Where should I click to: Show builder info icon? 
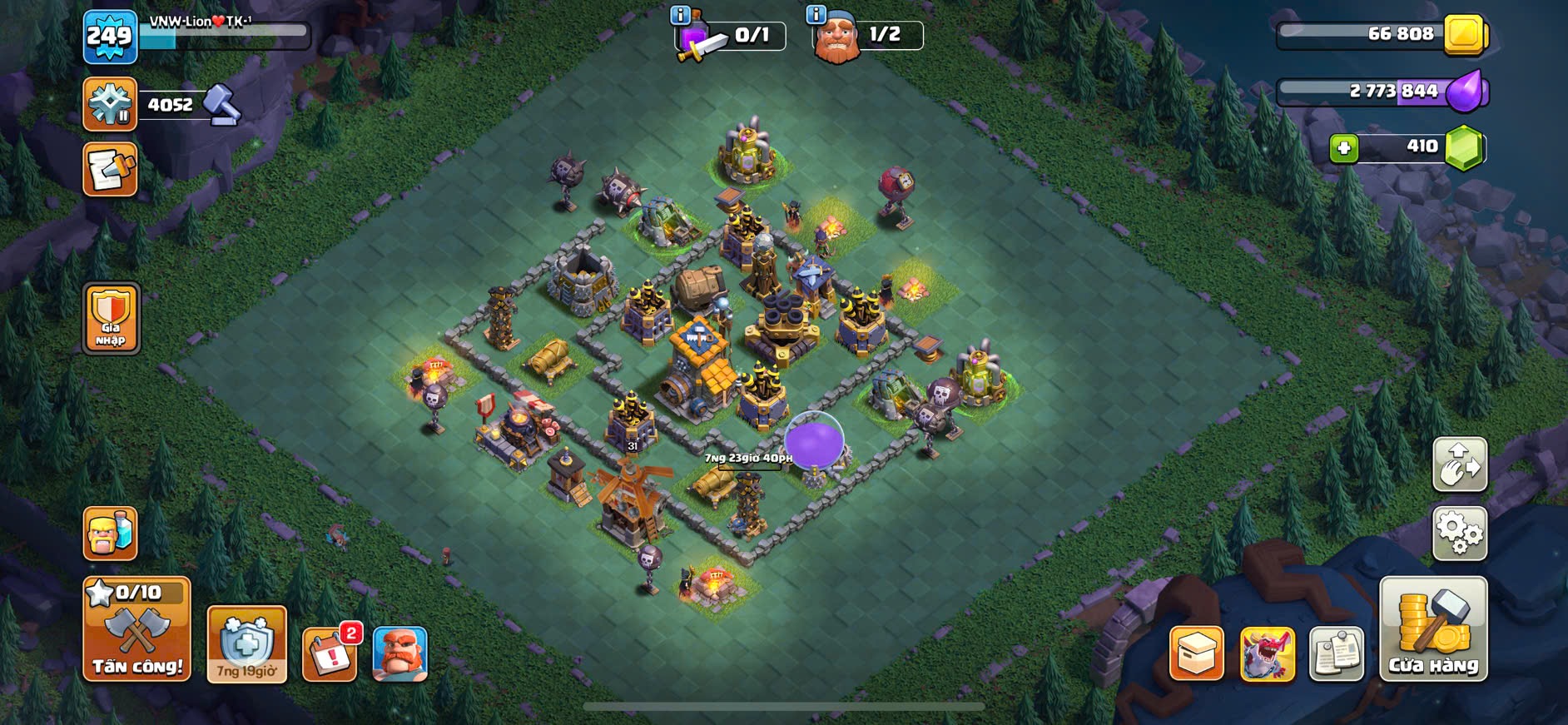coord(816,15)
